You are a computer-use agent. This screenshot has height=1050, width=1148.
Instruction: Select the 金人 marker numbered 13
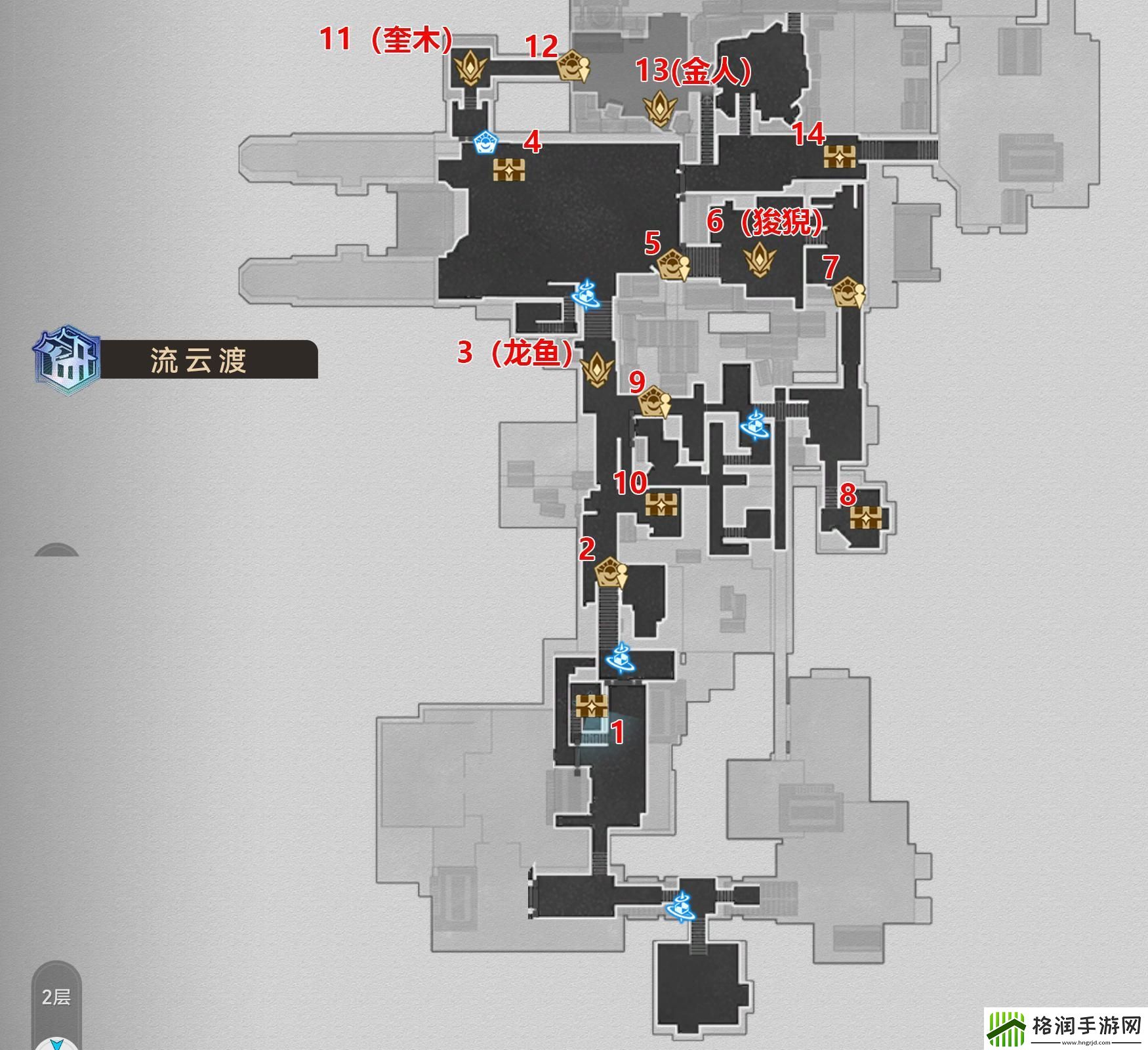point(659,108)
